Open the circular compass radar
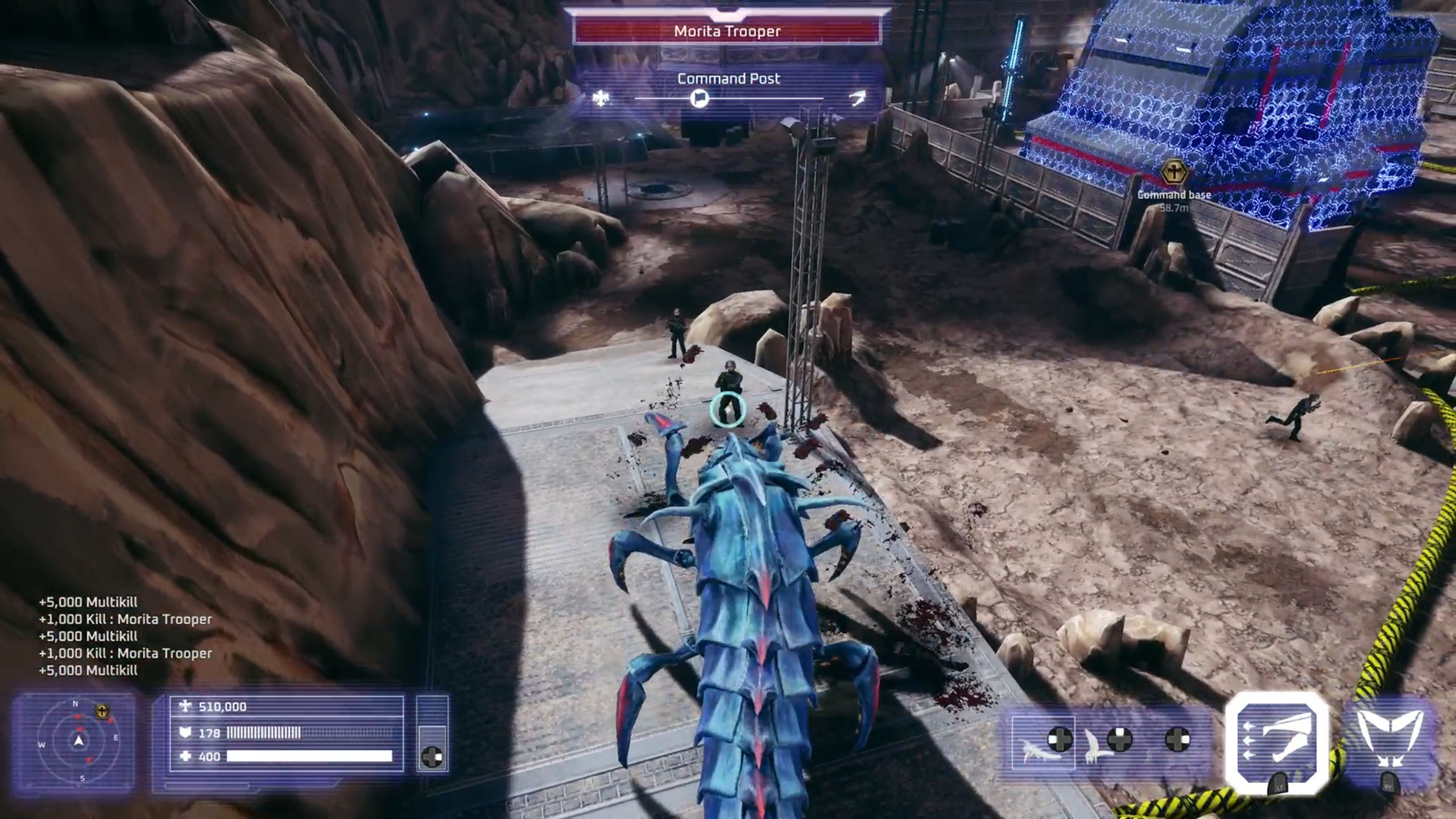This screenshot has width=1456, height=819. [79, 741]
